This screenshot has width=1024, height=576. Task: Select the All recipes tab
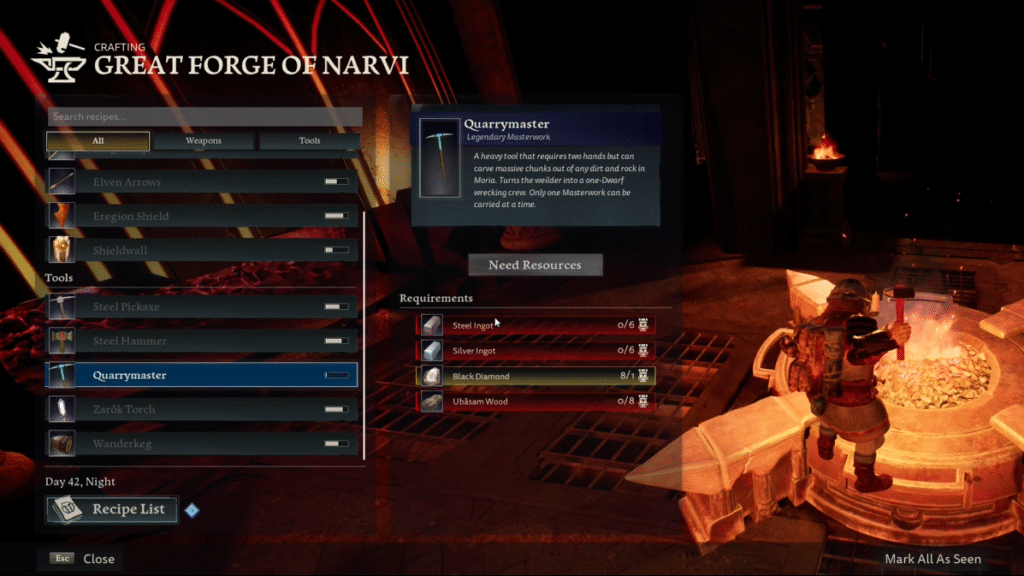tap(98, 141)
